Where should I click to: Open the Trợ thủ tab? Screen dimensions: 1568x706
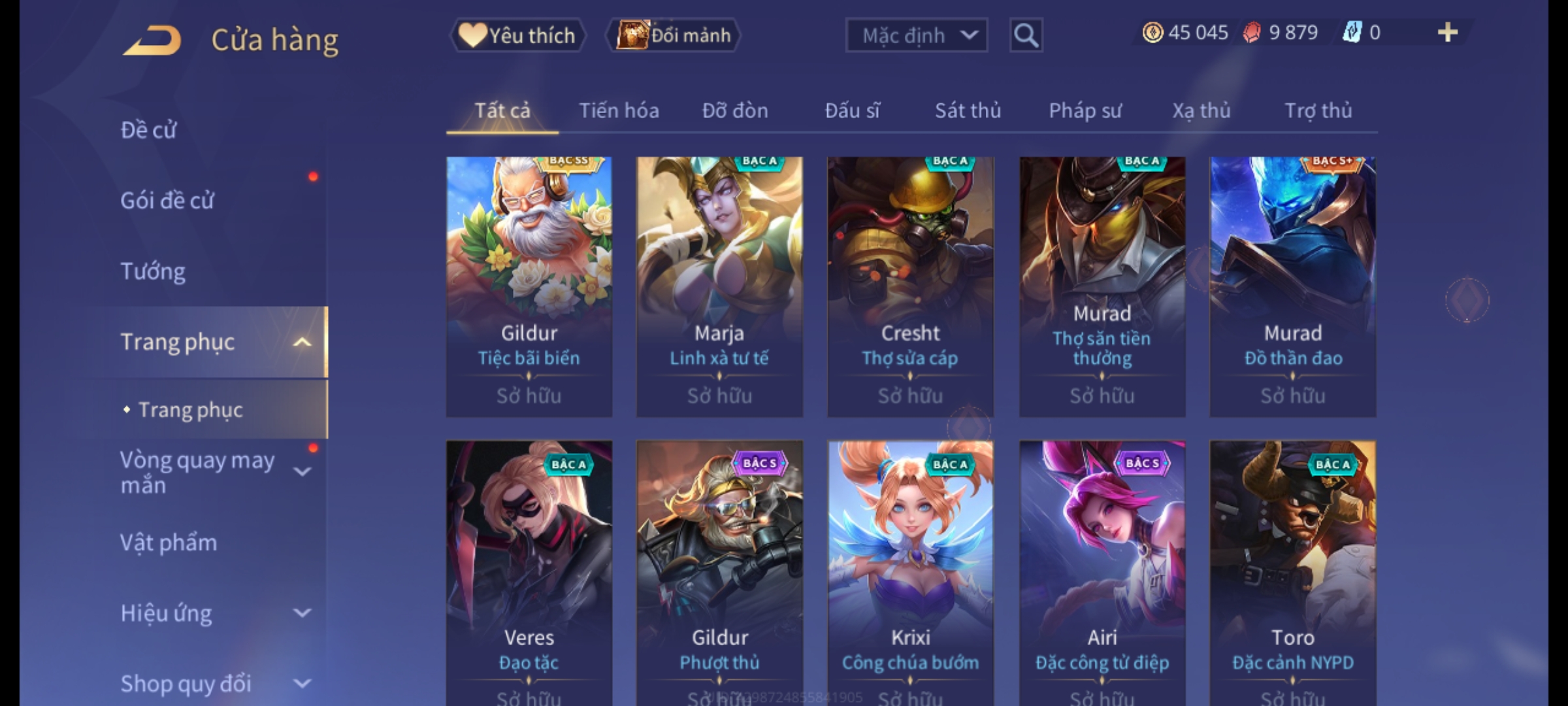[x=1318, y=110]
